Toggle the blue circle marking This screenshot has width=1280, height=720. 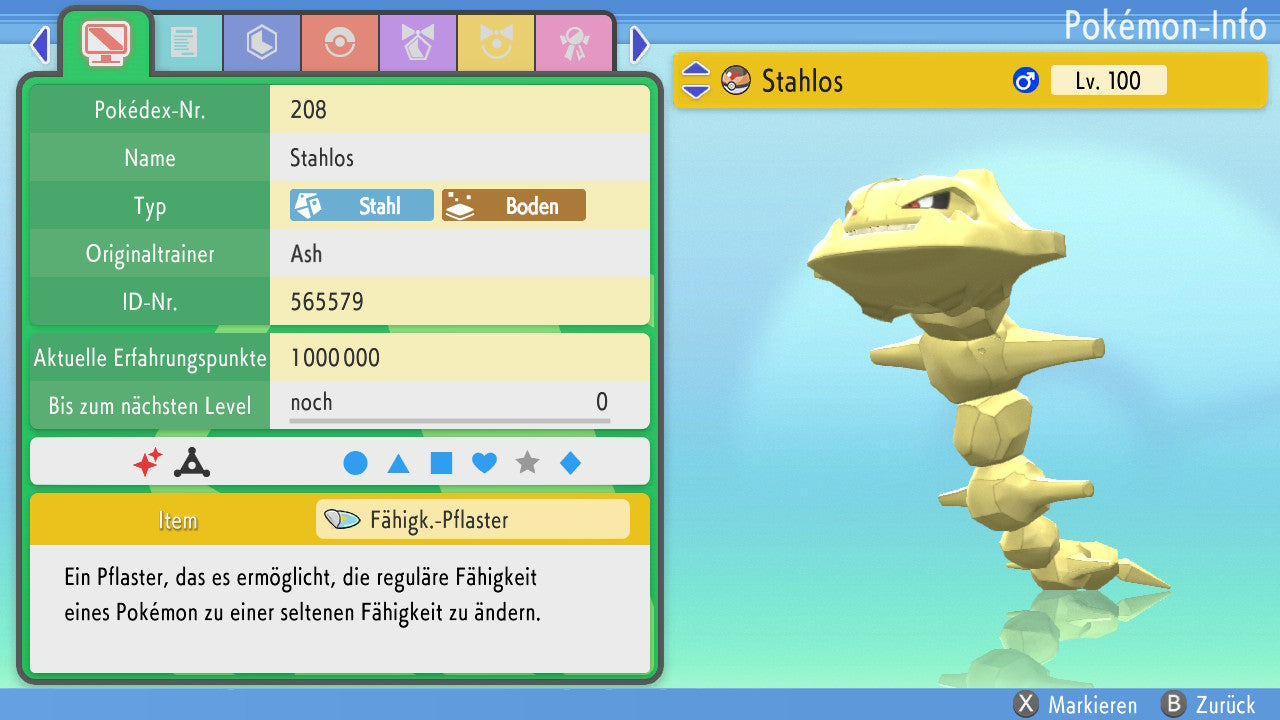(355, 463)
